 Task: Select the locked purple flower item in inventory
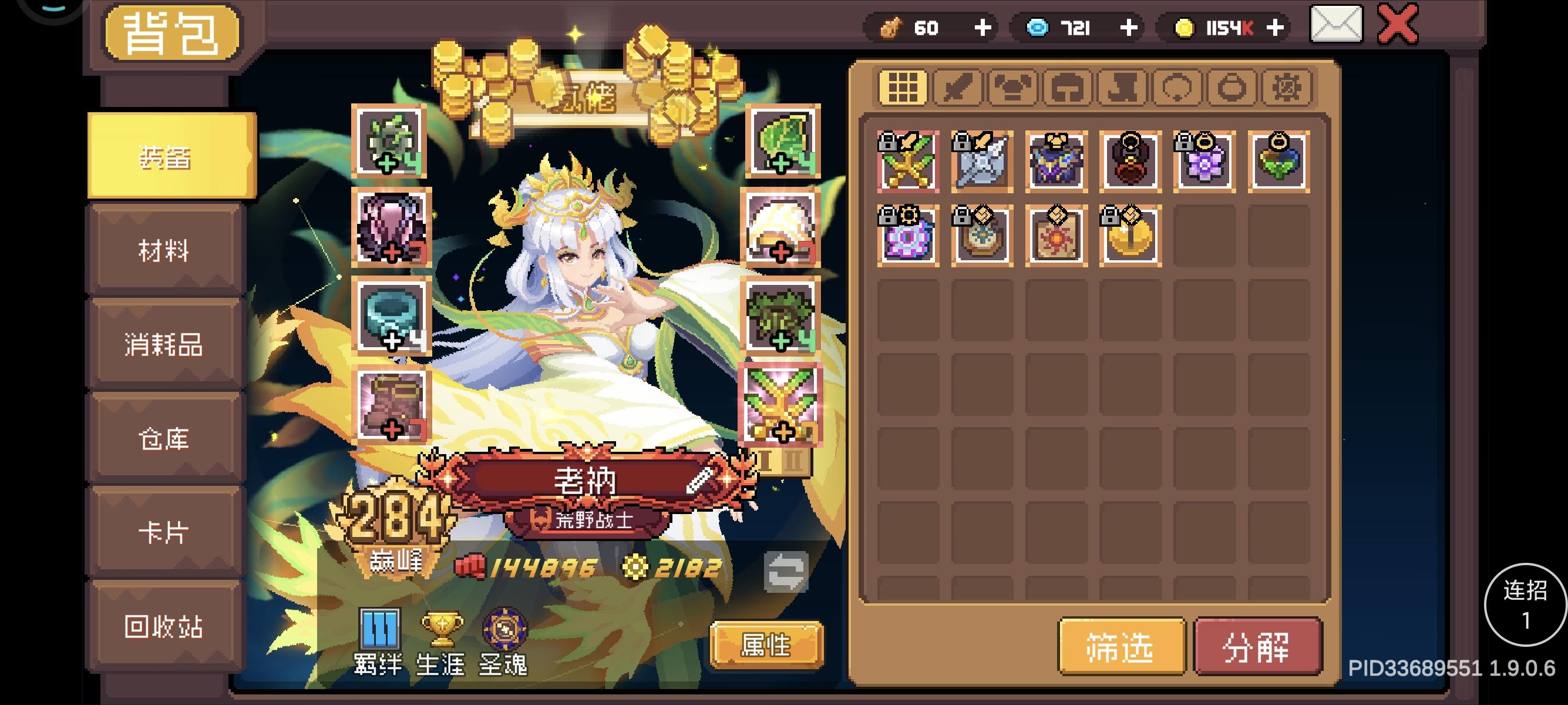tap(1203, 162)
